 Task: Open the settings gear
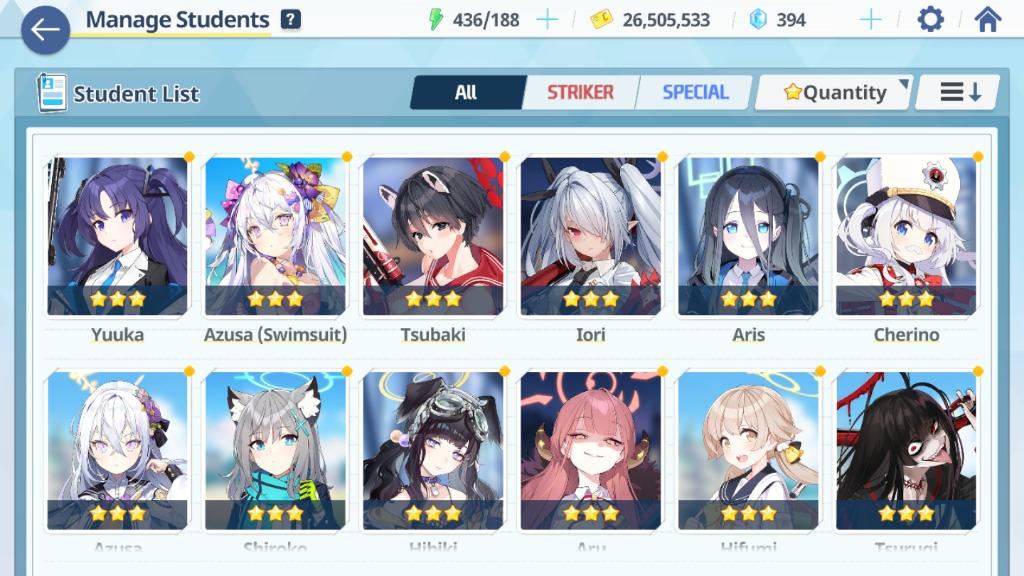930,19
